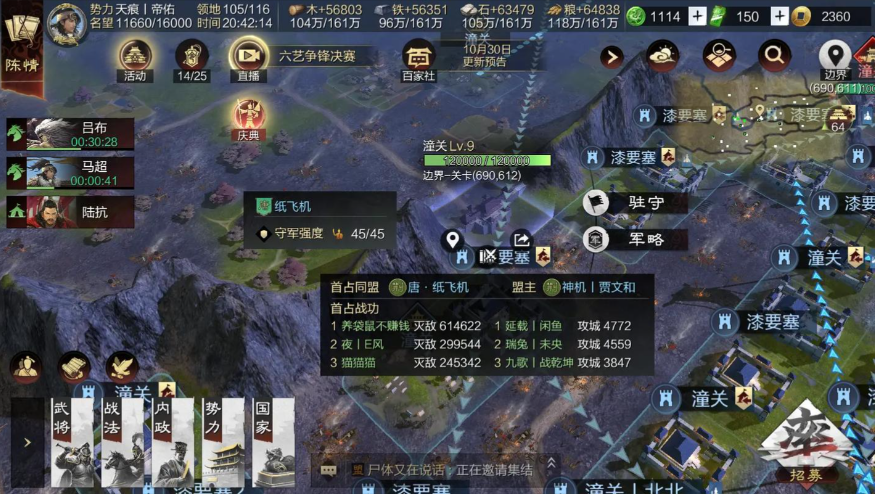The height and width of the screenshot is (494, 875).
Task: Select the 吕布 army entry
Action: (70, 134)
